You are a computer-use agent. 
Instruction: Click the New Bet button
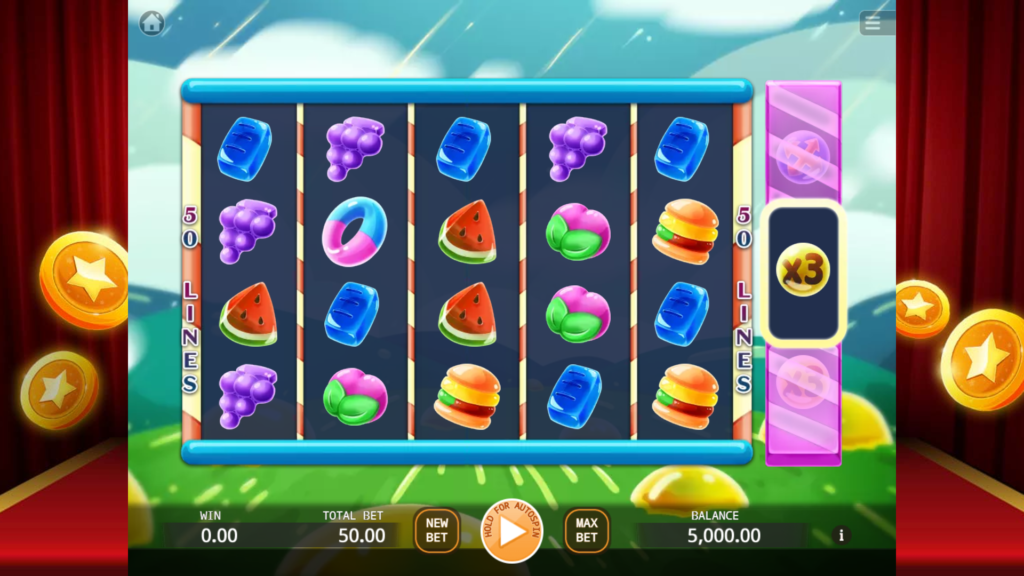pos(437,530)
